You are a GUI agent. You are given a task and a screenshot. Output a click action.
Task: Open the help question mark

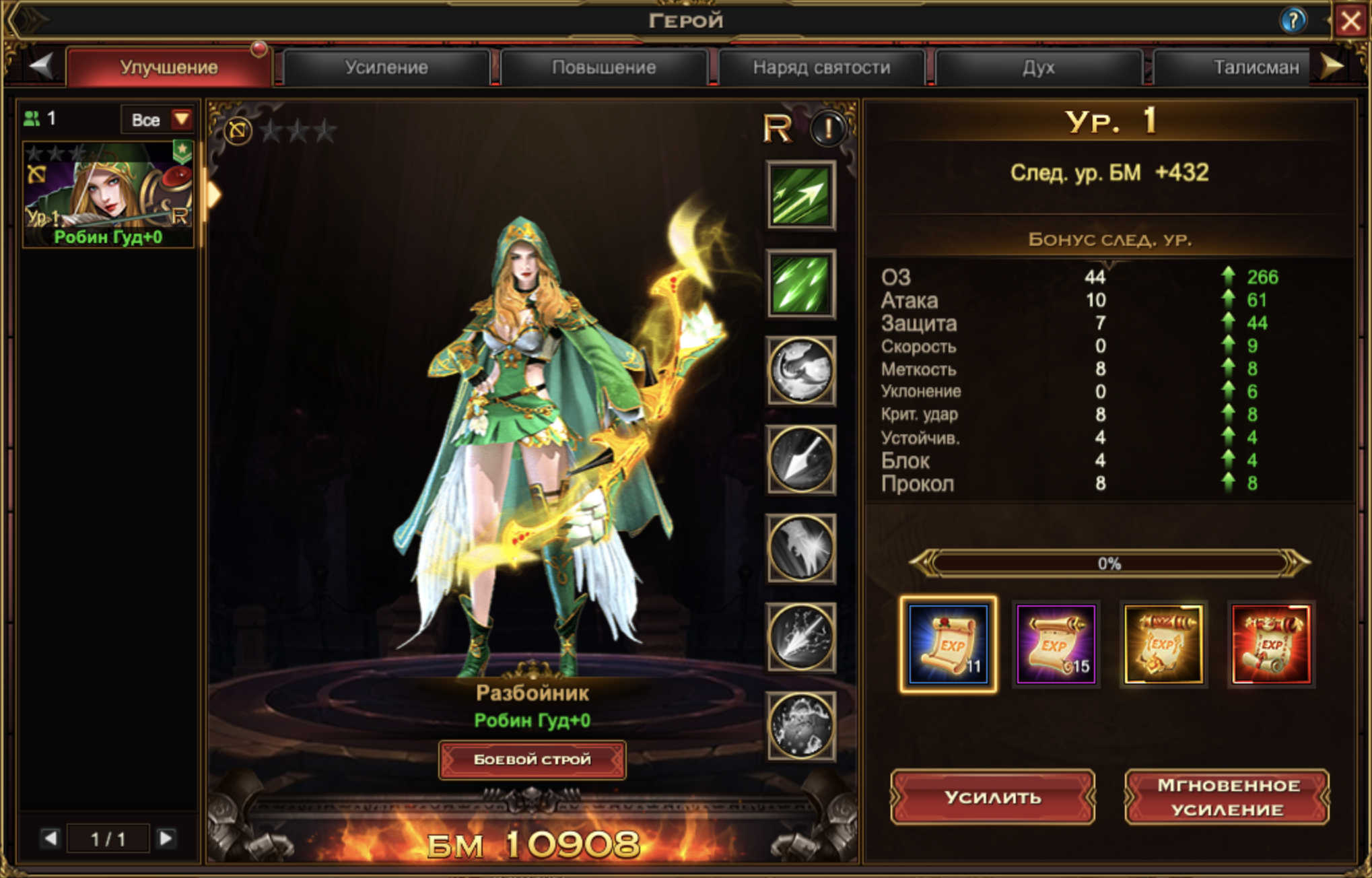click(1293, 21)
